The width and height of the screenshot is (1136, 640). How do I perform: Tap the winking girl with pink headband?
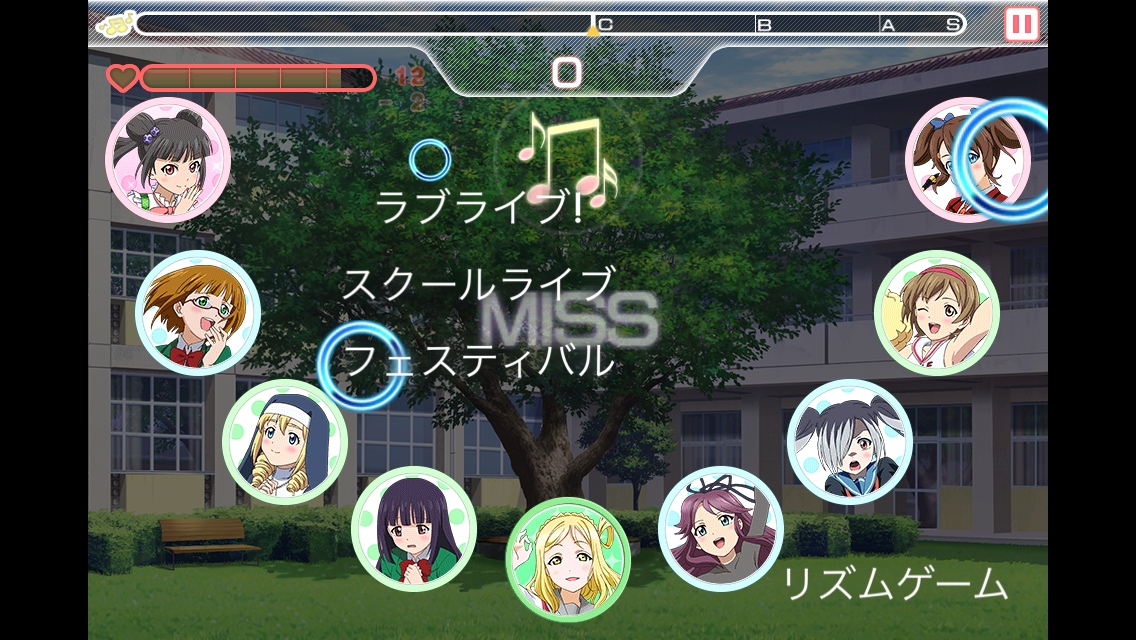point(937,313)
